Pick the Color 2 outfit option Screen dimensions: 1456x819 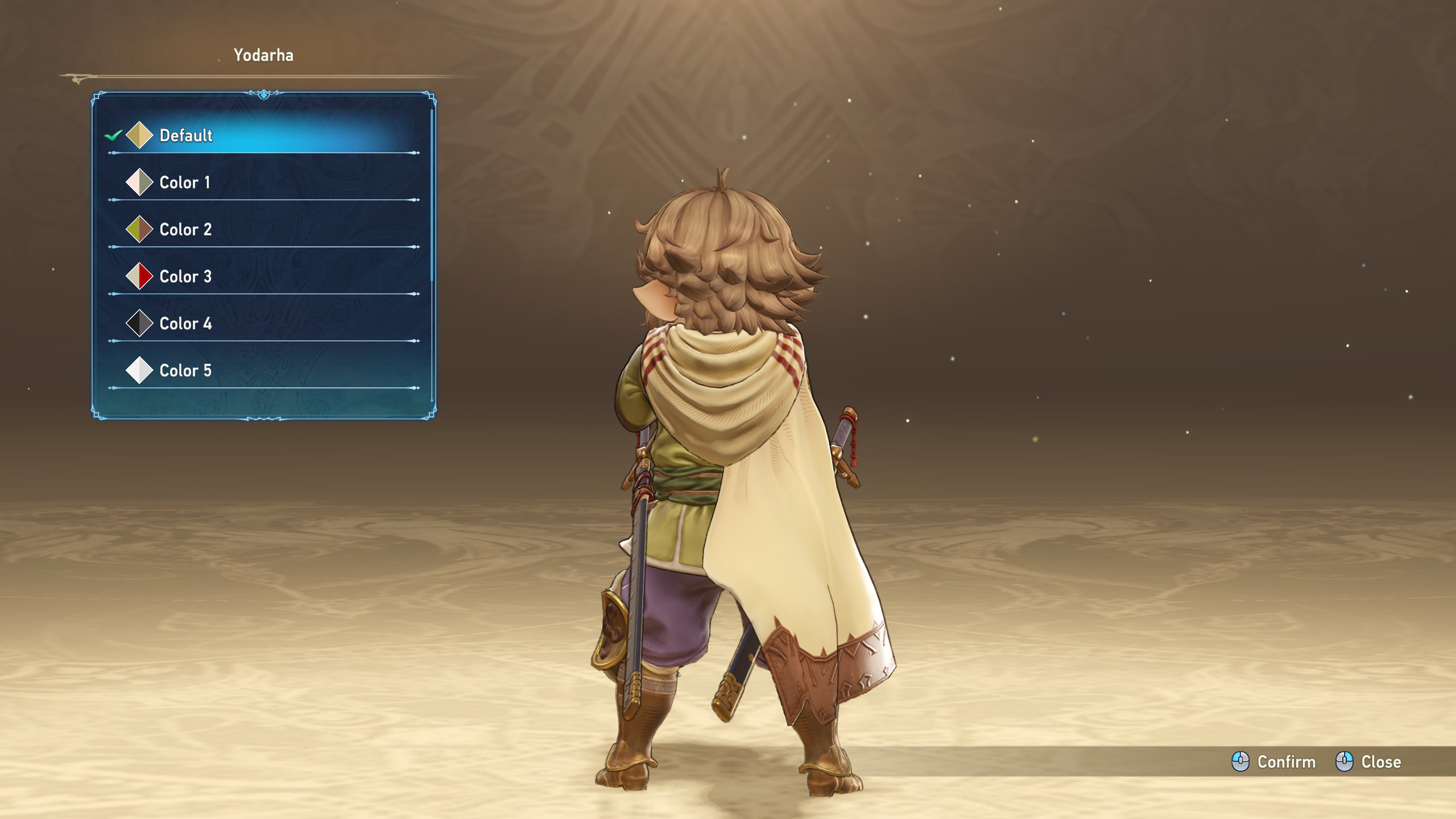[x=185, y=230]
